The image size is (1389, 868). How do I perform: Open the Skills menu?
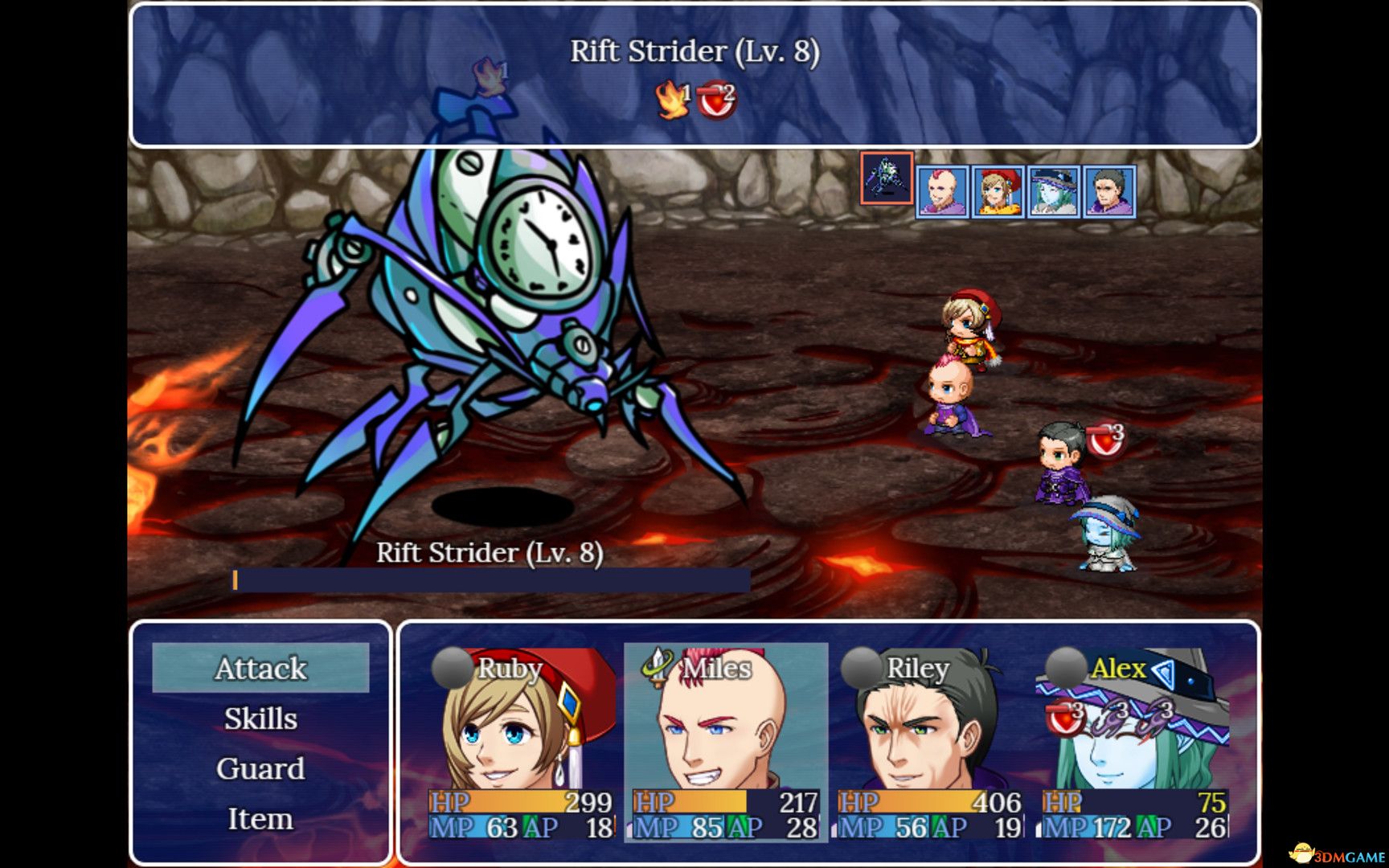[x=260, y=719]
